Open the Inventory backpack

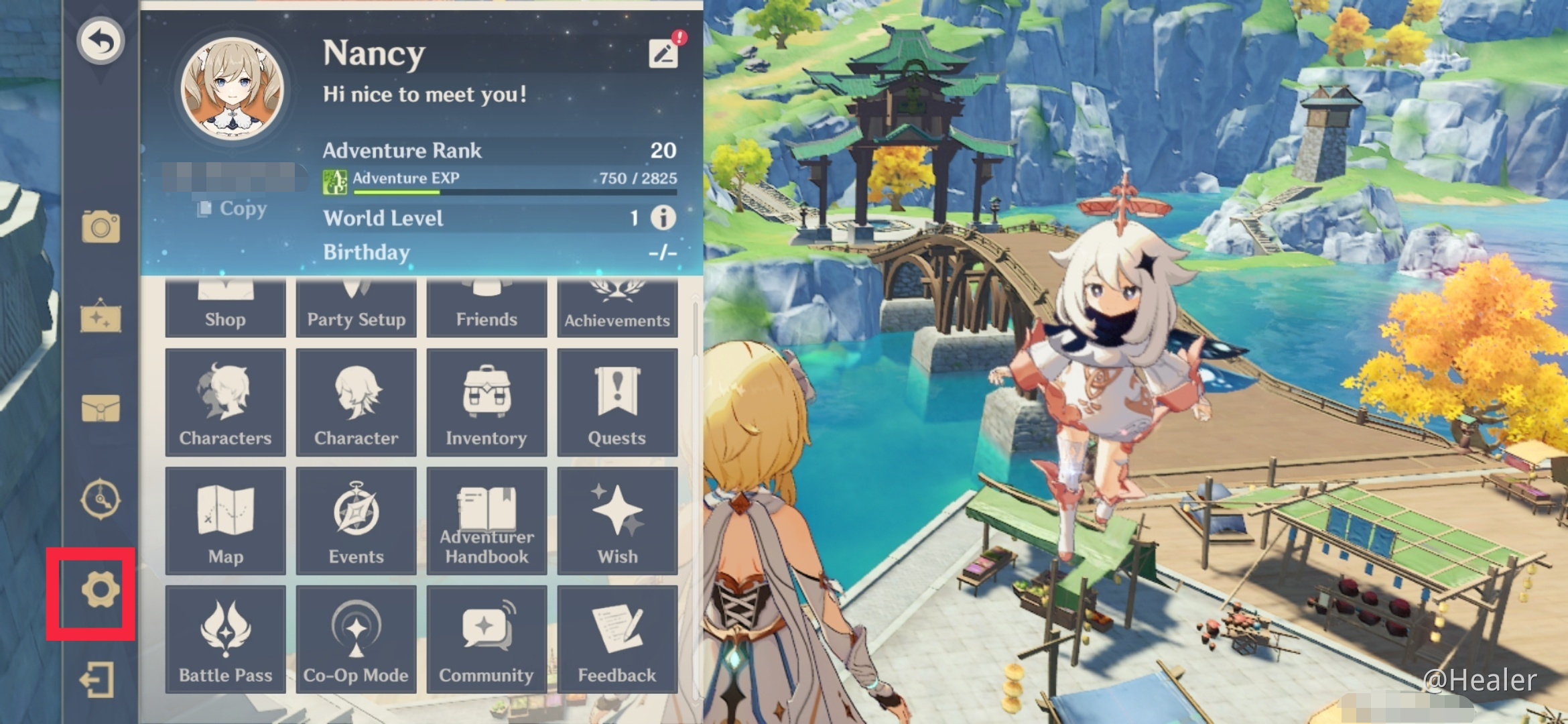point(486,402)
